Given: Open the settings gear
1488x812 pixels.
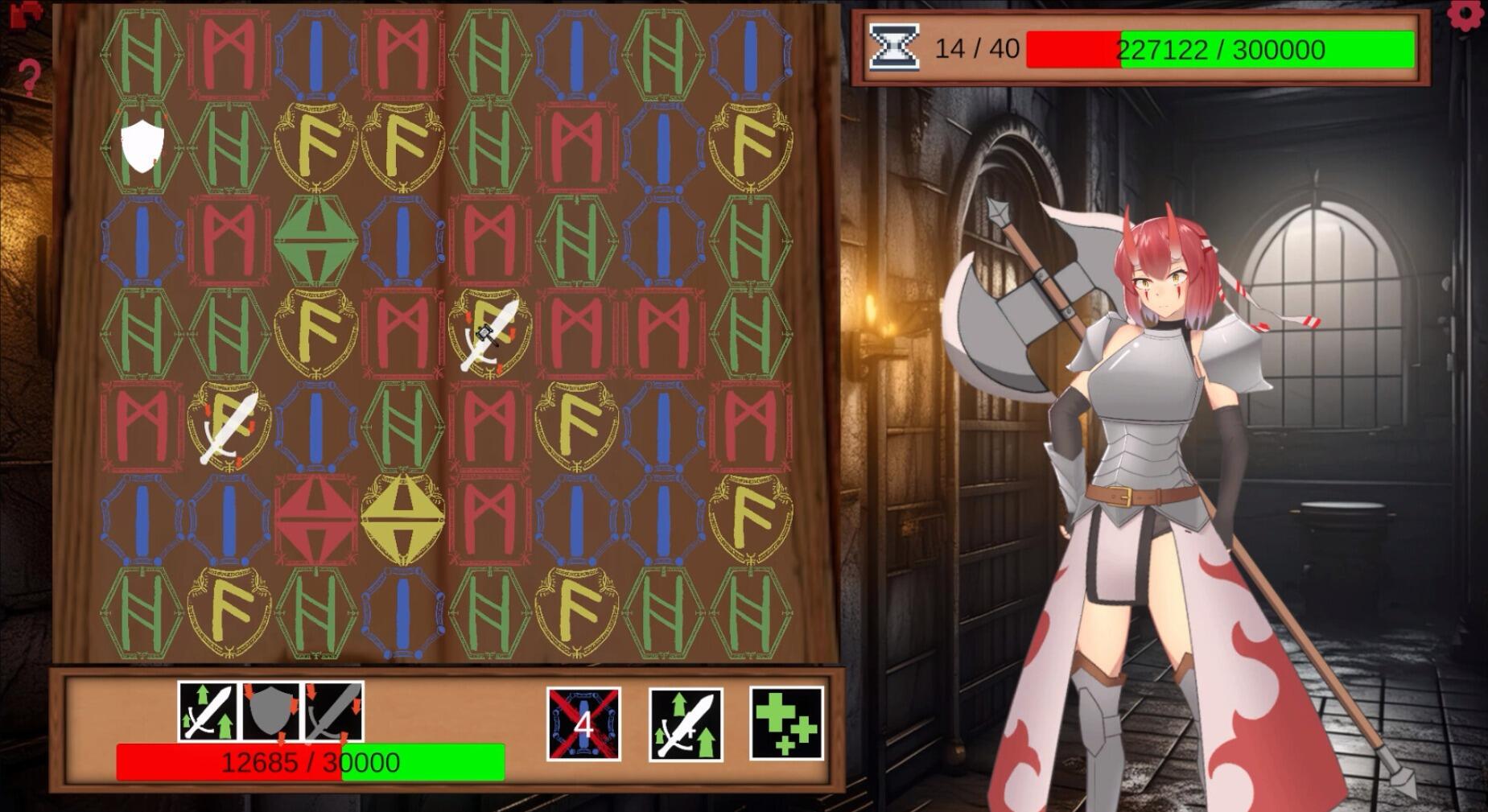Looking at the screenshot, I should (x=1467, y=15).
